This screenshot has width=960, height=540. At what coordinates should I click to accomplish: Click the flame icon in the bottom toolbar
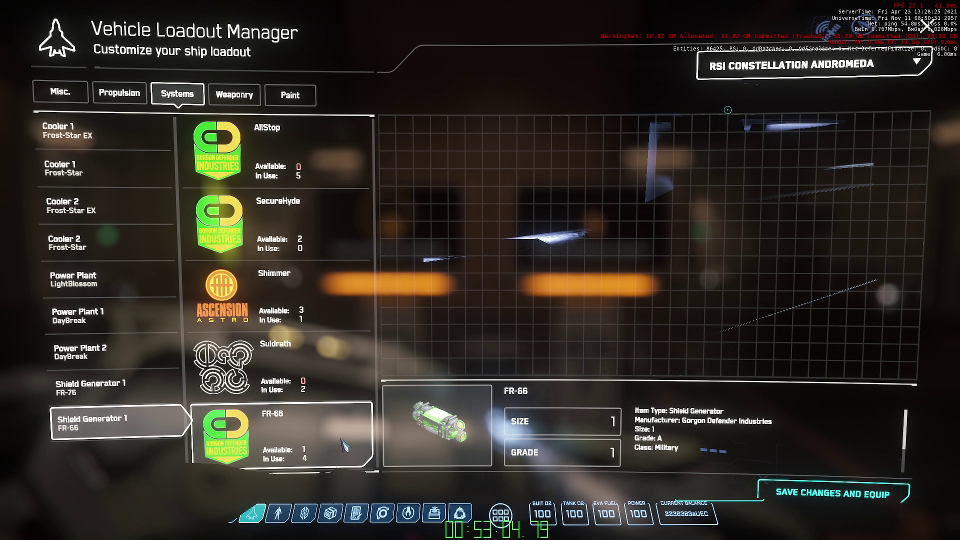pyautogui.click(x=407, y=513)
